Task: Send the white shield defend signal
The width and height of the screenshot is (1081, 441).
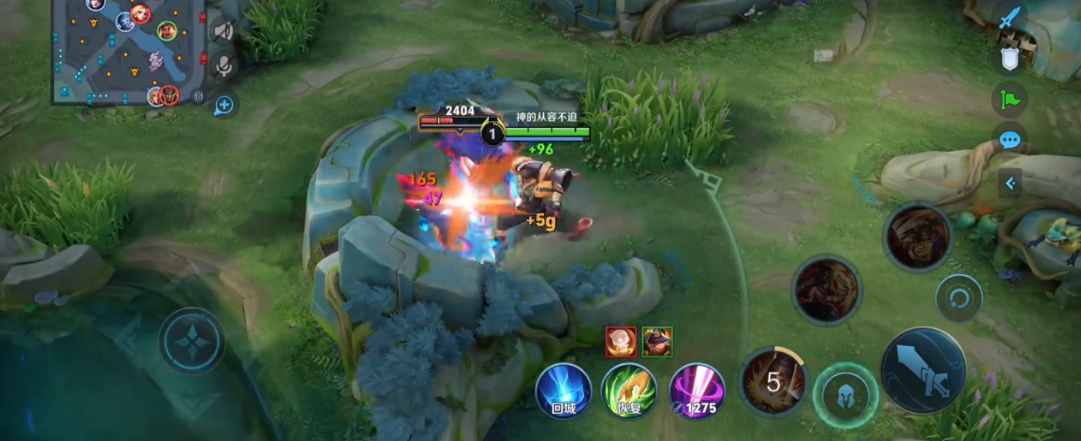Action: pyautogui.click(x=1010, y=58)
